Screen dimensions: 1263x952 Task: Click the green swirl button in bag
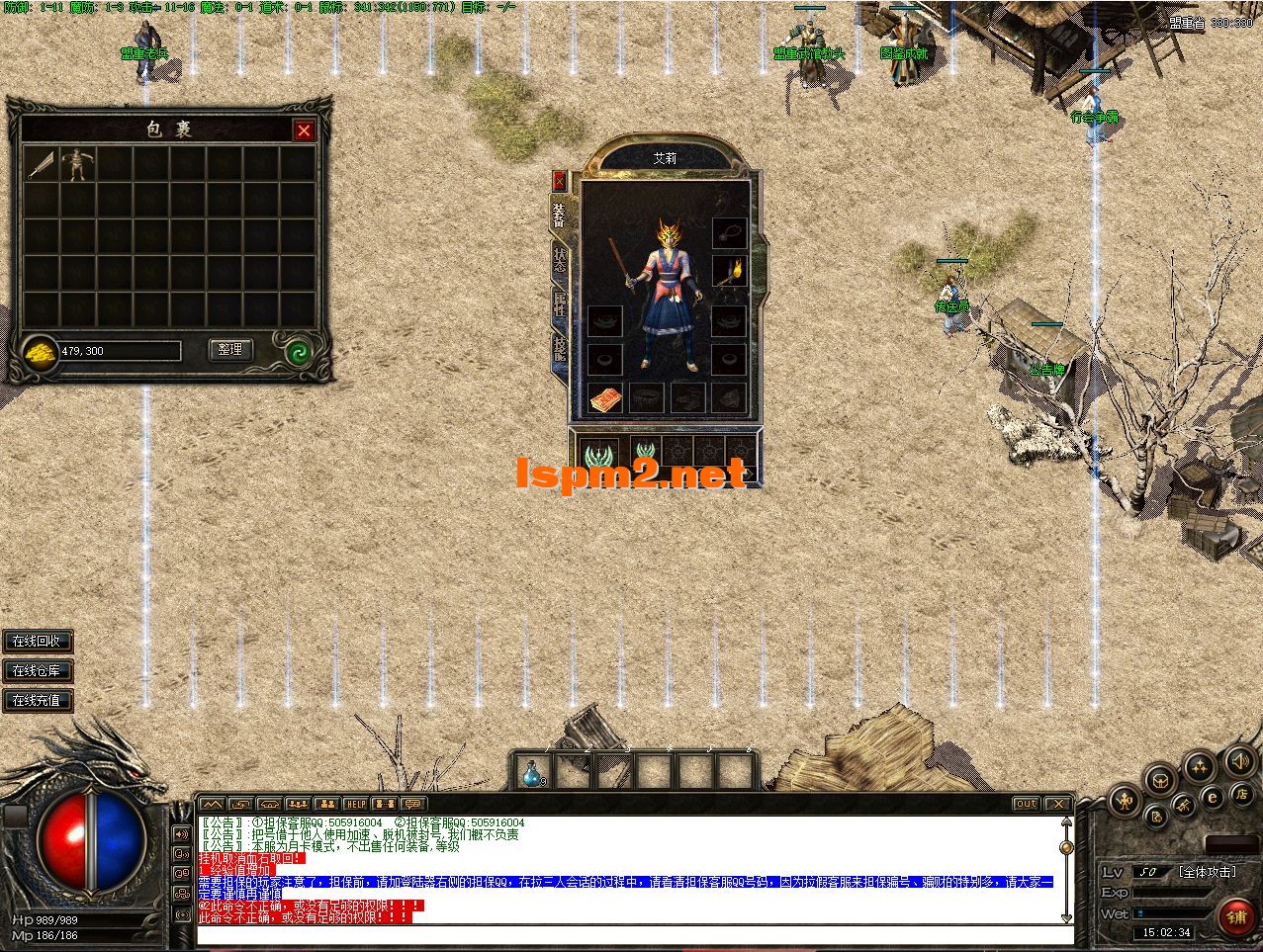point(298,351)
